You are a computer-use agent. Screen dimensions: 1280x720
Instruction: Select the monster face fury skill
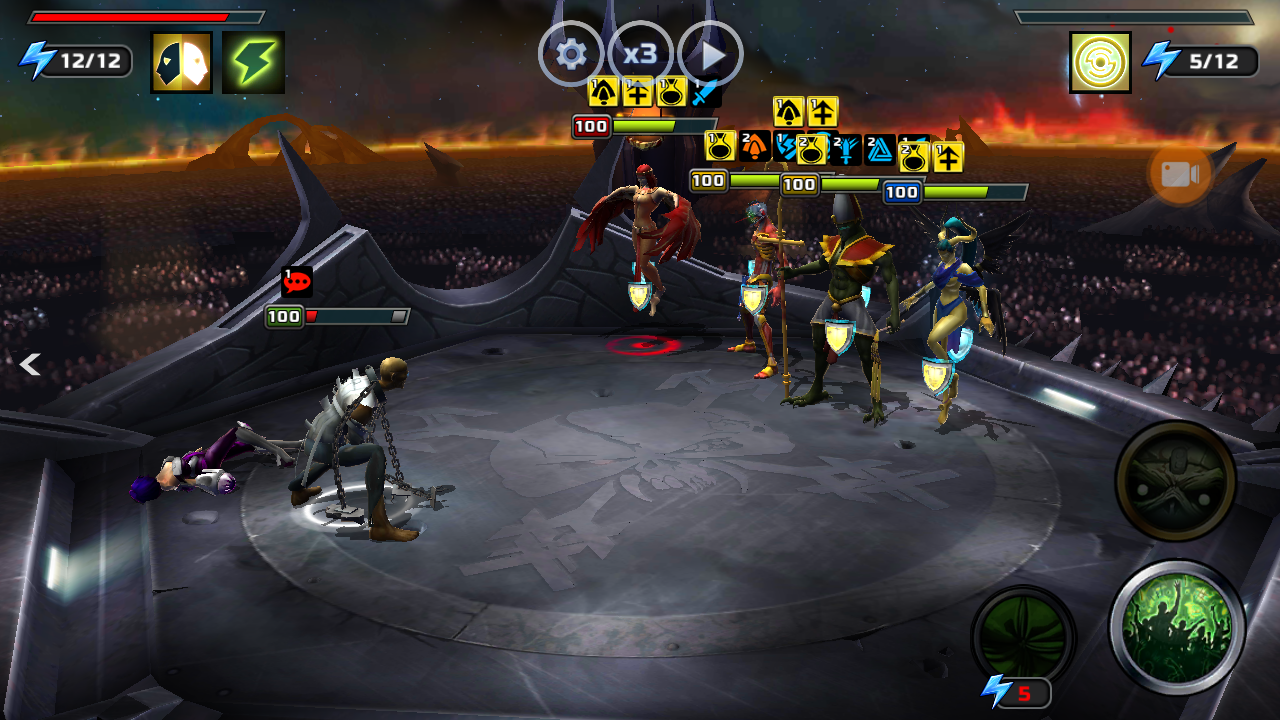pyautogui.click(x=1176, y=481)
